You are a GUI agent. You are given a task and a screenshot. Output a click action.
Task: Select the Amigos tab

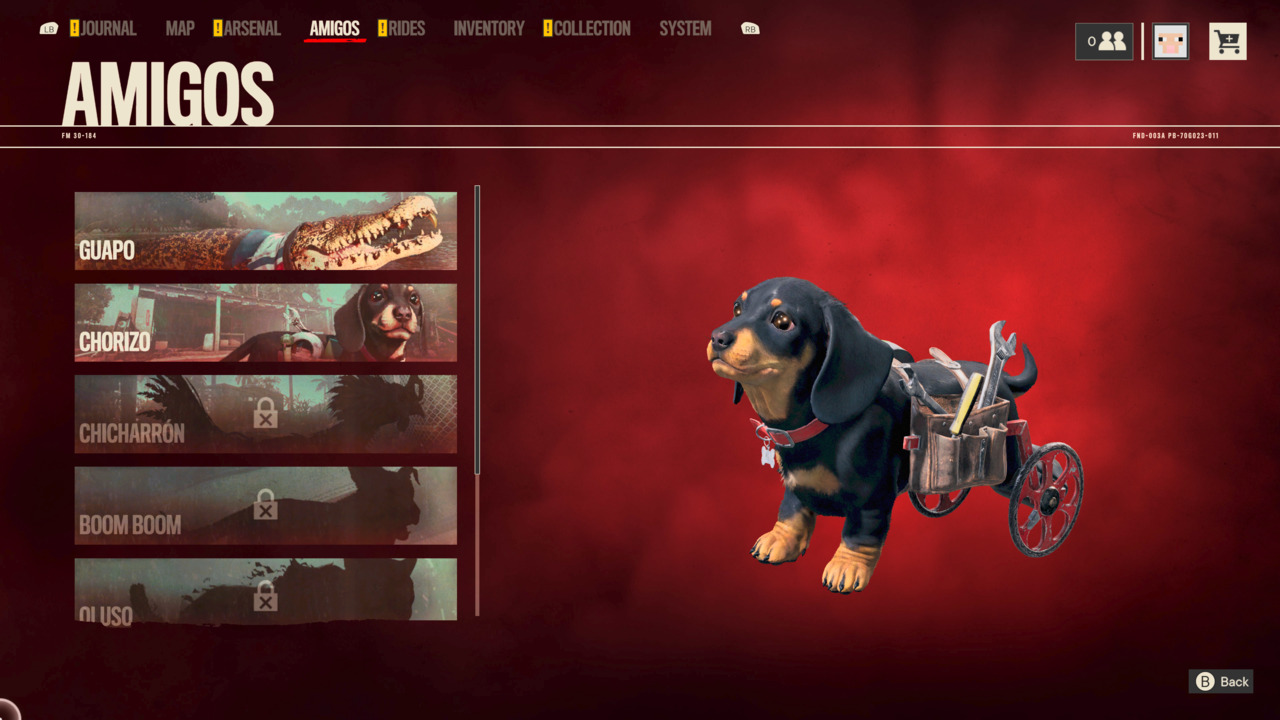coord(334,29)
